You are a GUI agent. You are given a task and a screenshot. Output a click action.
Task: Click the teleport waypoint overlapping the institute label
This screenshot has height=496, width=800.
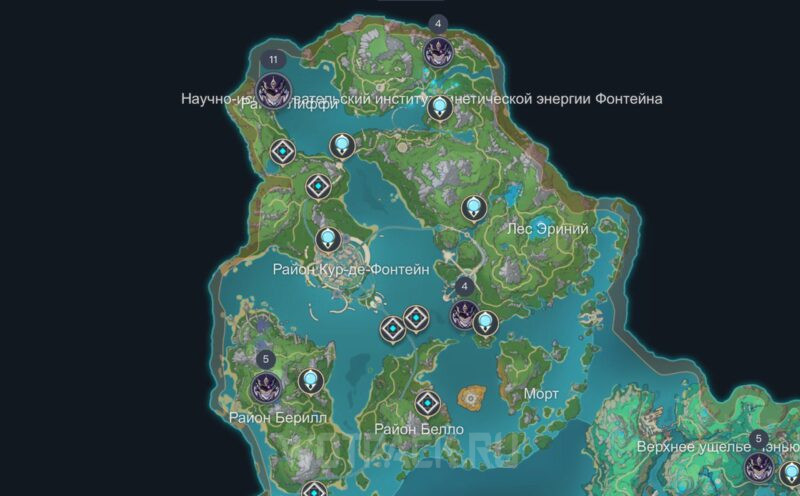(x=437, y=107)
